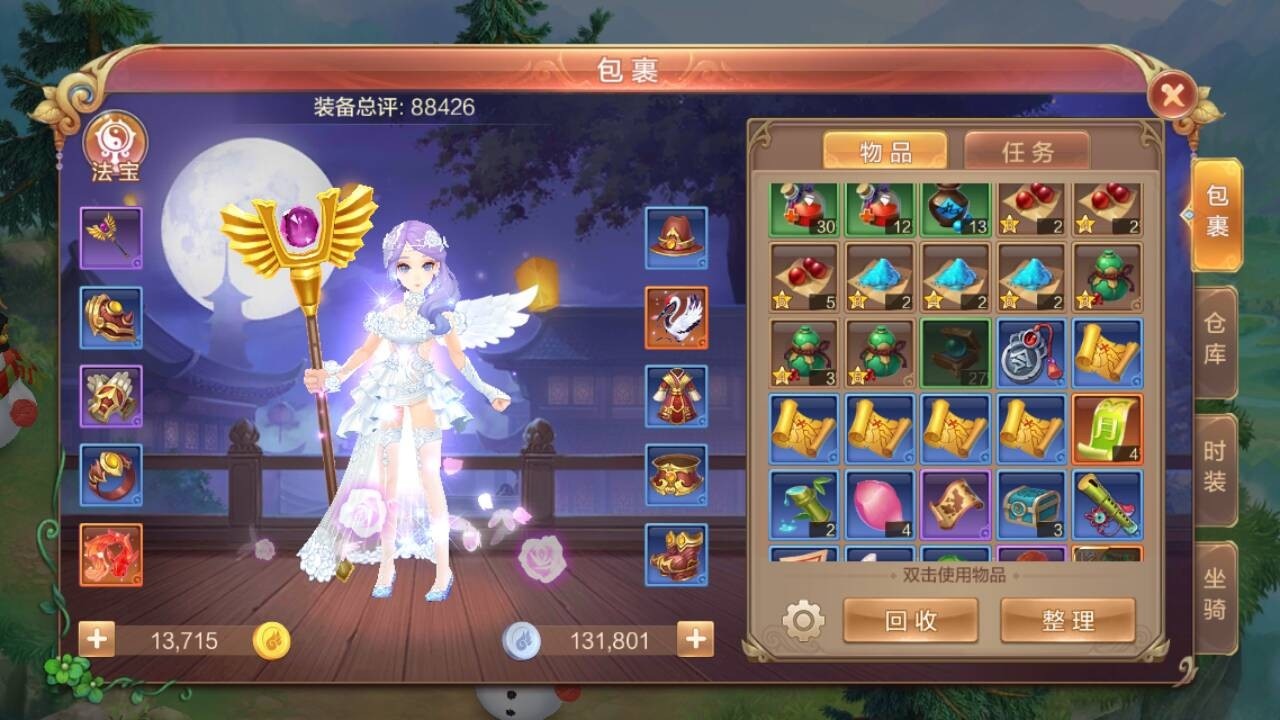Select the equipped golden staff weapon slot
This screenshot has height=720, width=1280.
coord(111,238)
